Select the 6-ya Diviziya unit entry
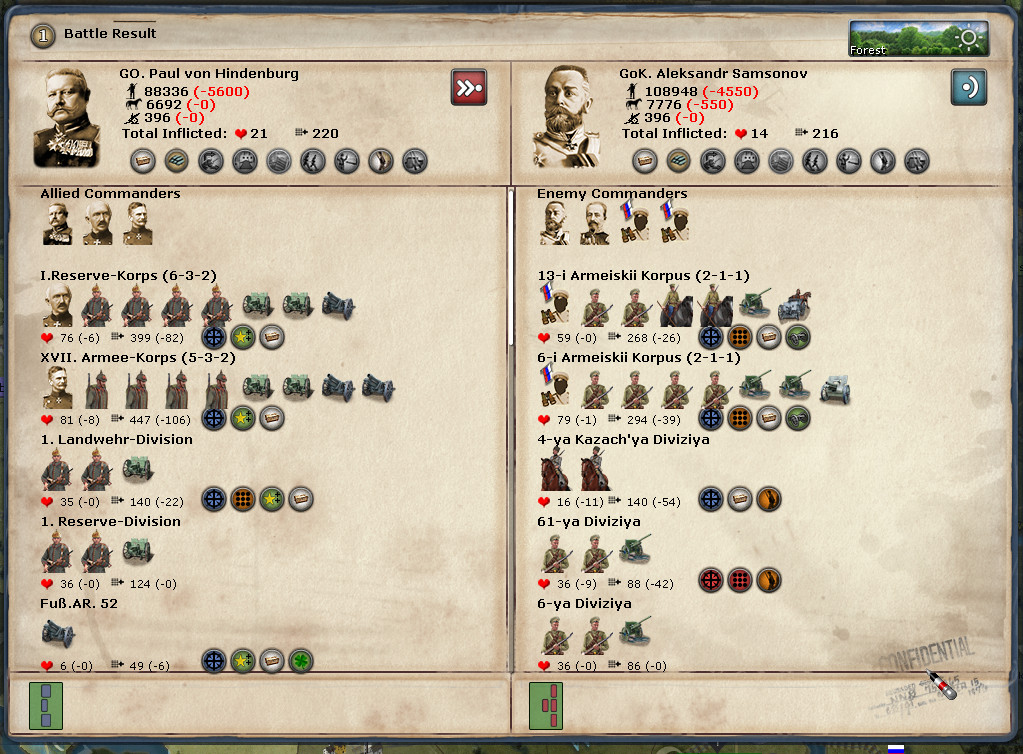The width and height of the screenshot is (1023, 754). click(x=584, y=603)
